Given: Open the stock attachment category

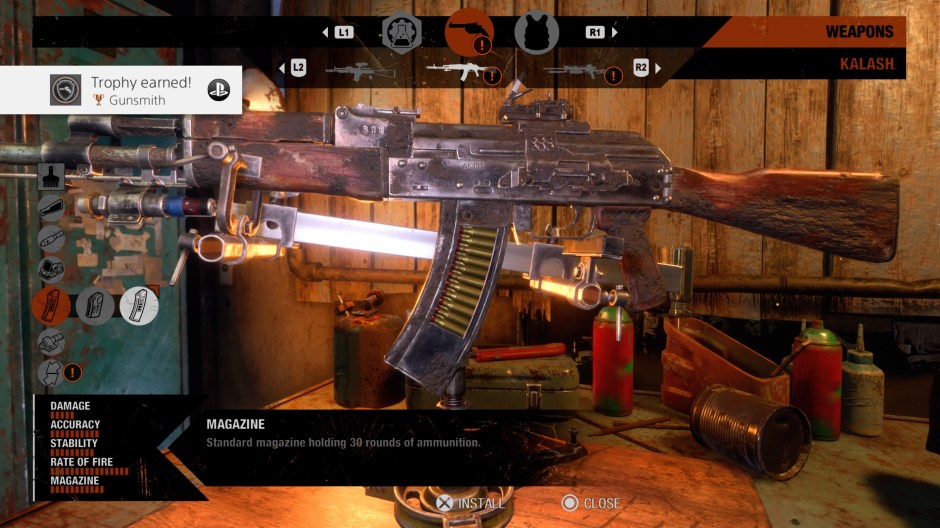Looking at the screenshot, I should (51, 209).
